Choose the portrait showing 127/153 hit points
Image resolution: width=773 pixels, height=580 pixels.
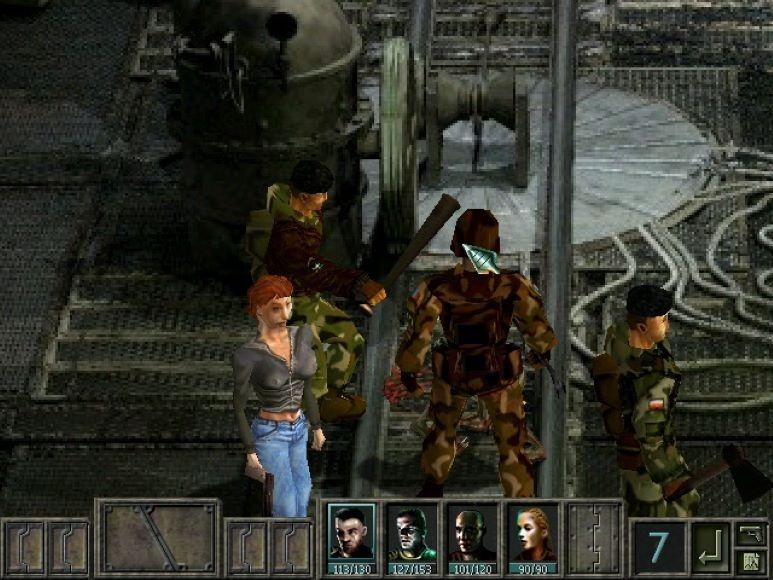[x=412, y=534]
